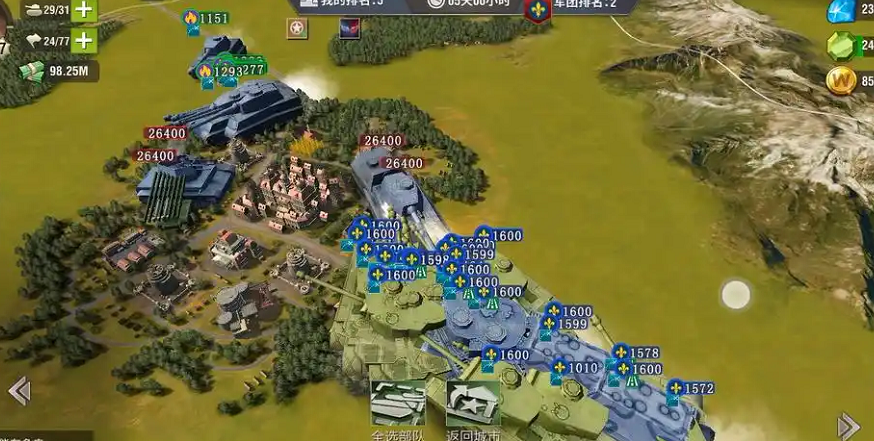Add more tank units with the plus button
The height and width of the screenshot is (441, 874).
84,10
